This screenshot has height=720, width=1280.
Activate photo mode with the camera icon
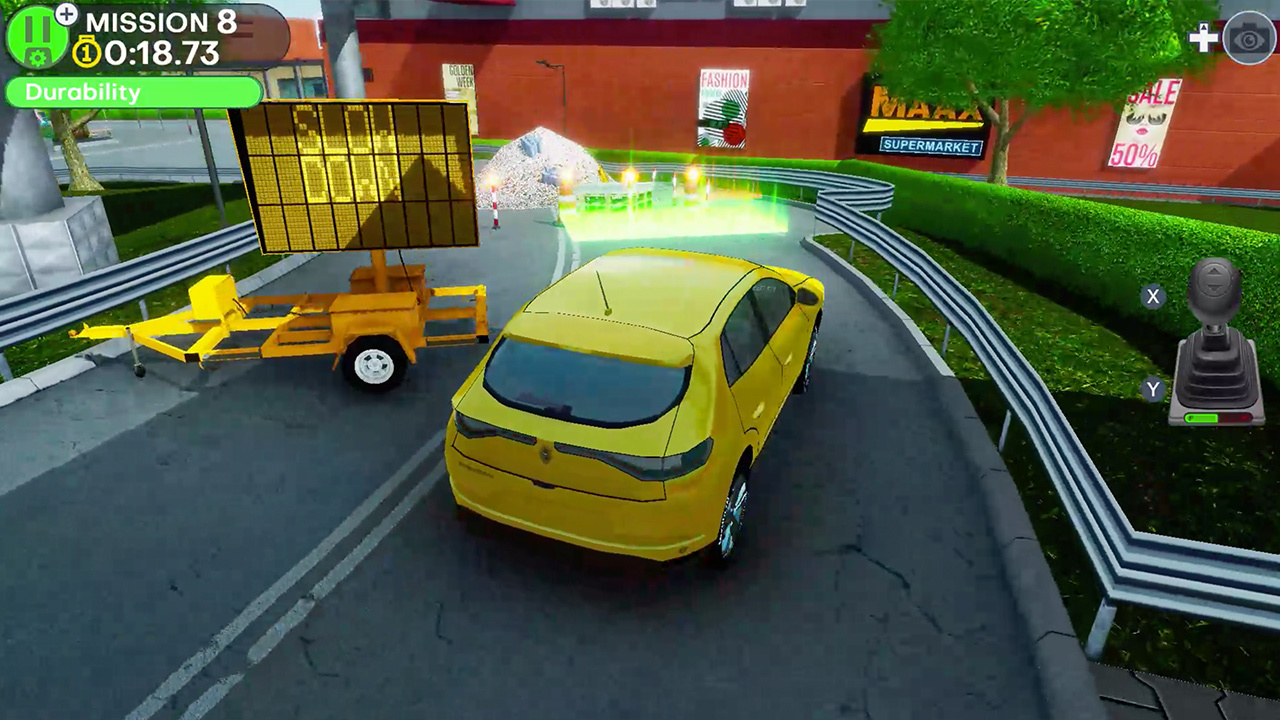(x=1247, y=41)
